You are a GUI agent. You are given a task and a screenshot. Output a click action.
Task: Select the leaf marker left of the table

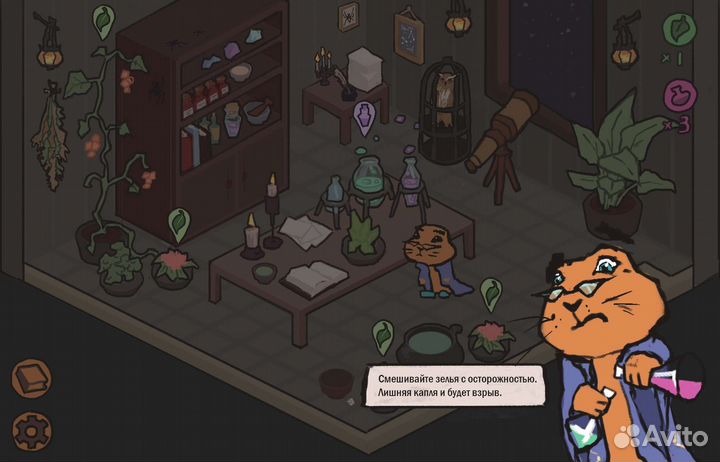[x=179, y=221]
